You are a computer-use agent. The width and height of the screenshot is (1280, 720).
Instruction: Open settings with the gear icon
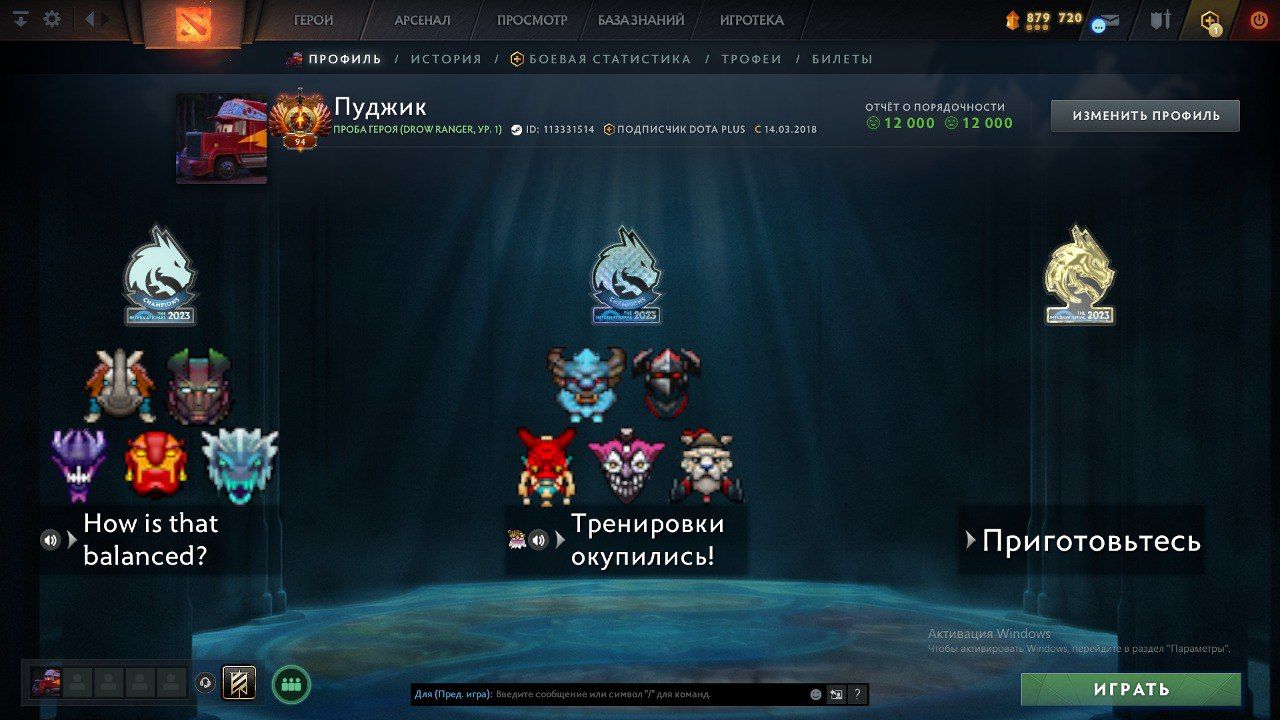52,19
